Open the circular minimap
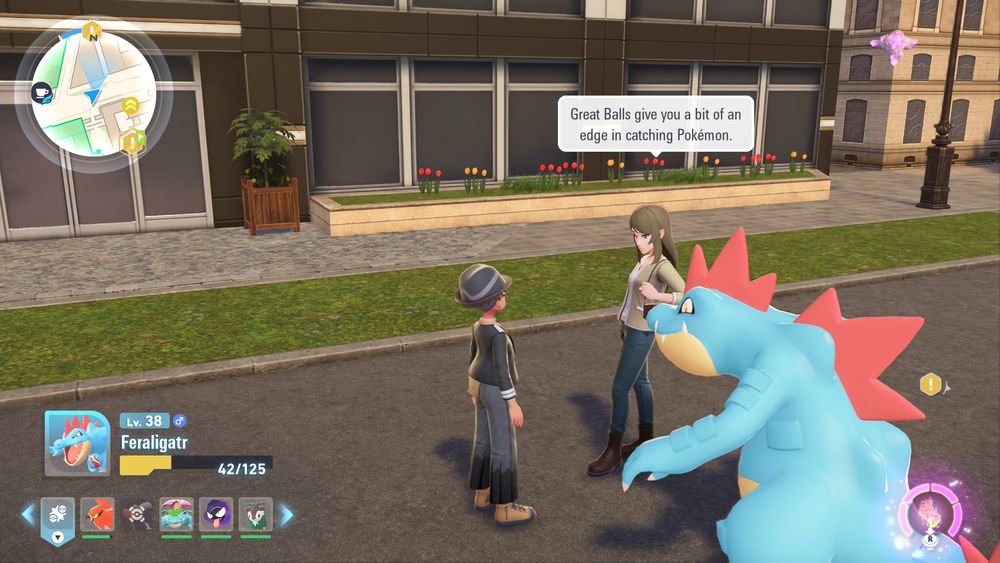The width and height of the screenshot is (1000, 563). point(93,95)
